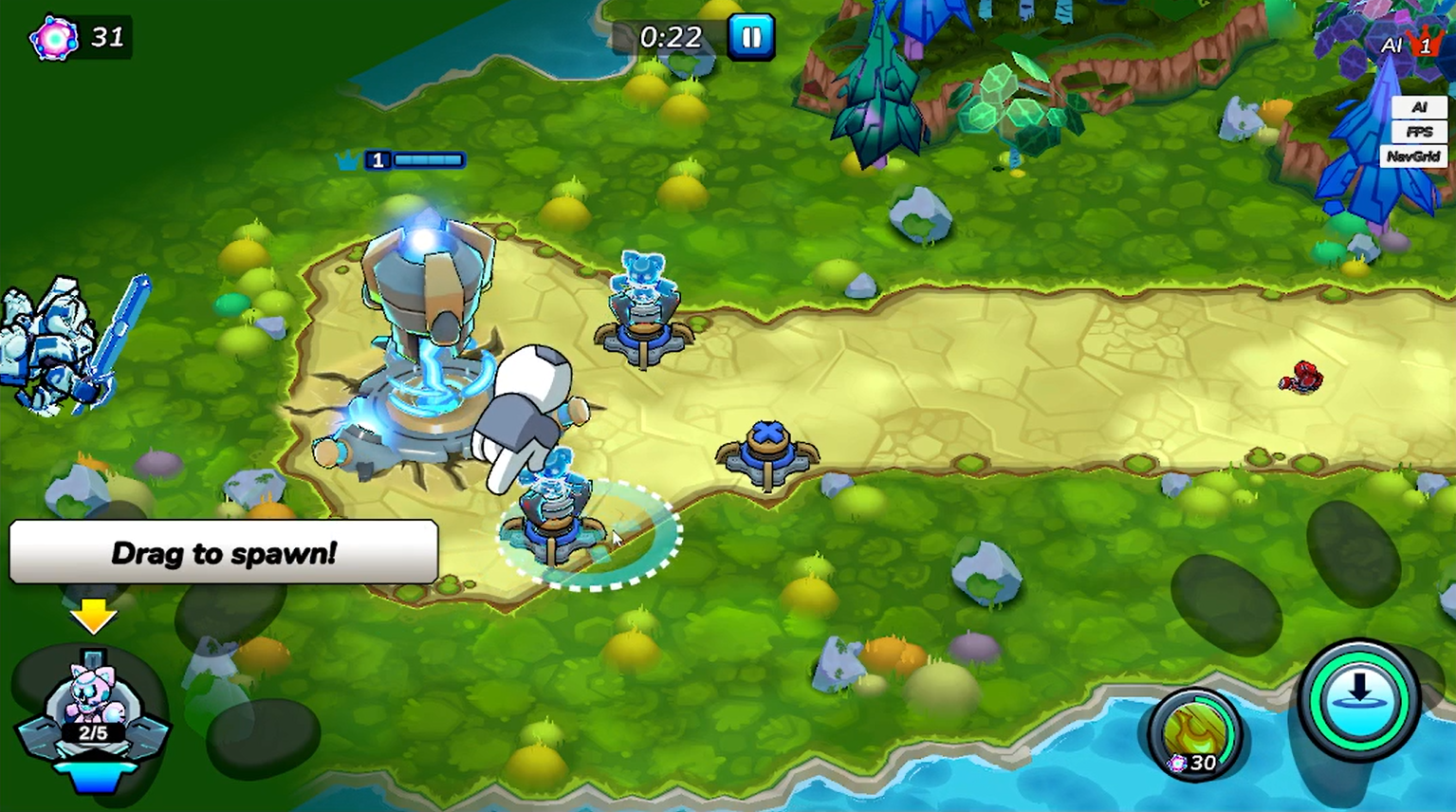Pause the game with the blue button
Screen dimensions: 1456x812
[x=750, y=37]
